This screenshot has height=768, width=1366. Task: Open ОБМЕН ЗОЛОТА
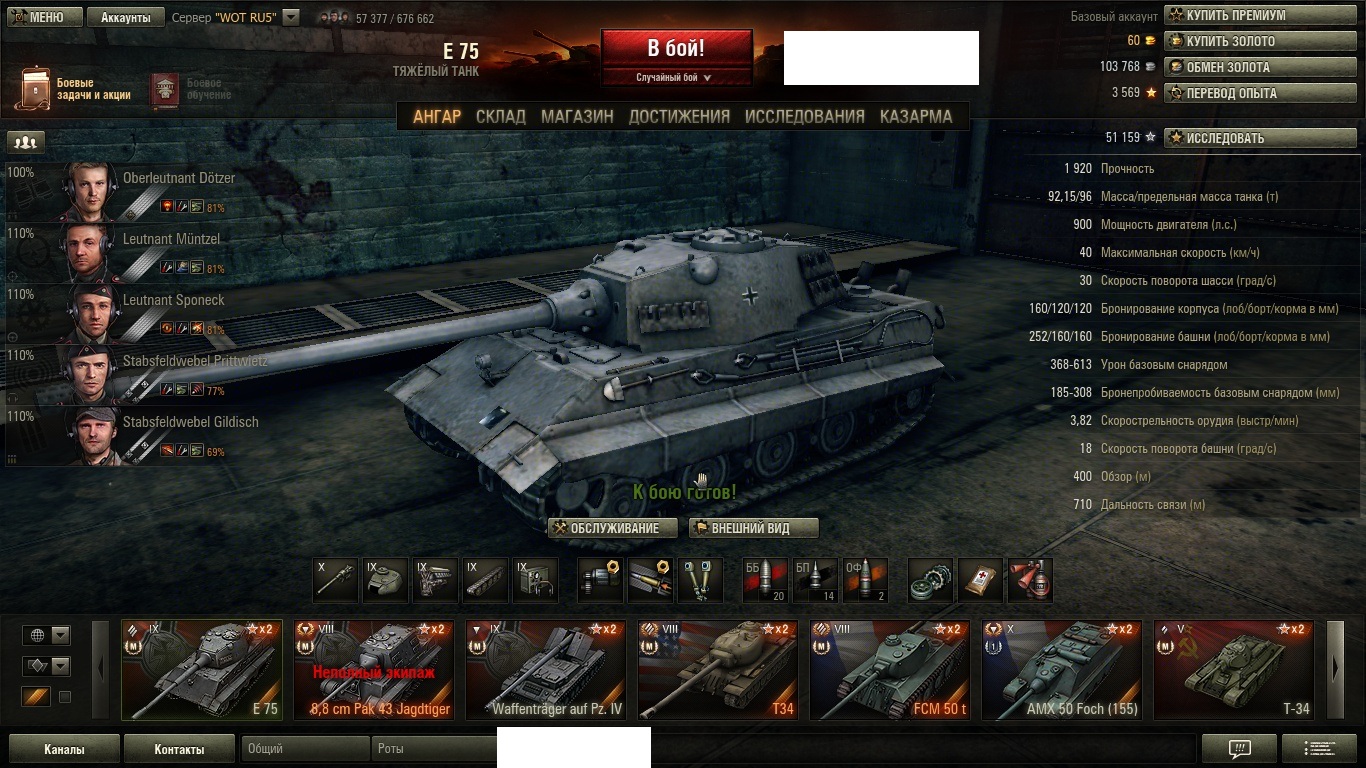coord(1262,67)
